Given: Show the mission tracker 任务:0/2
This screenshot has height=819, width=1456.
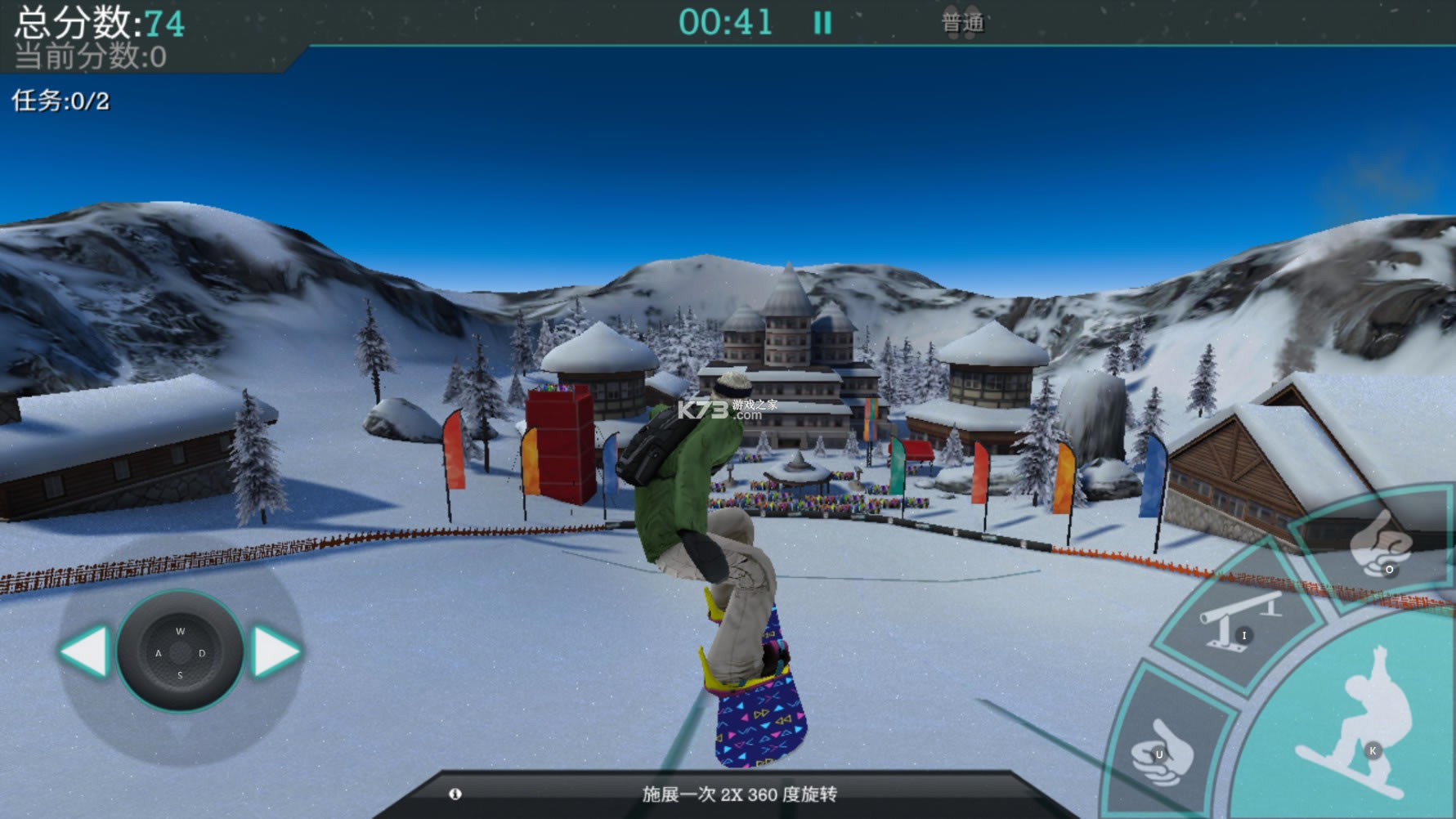Looking at the screenshot, I should click(60, 101).
